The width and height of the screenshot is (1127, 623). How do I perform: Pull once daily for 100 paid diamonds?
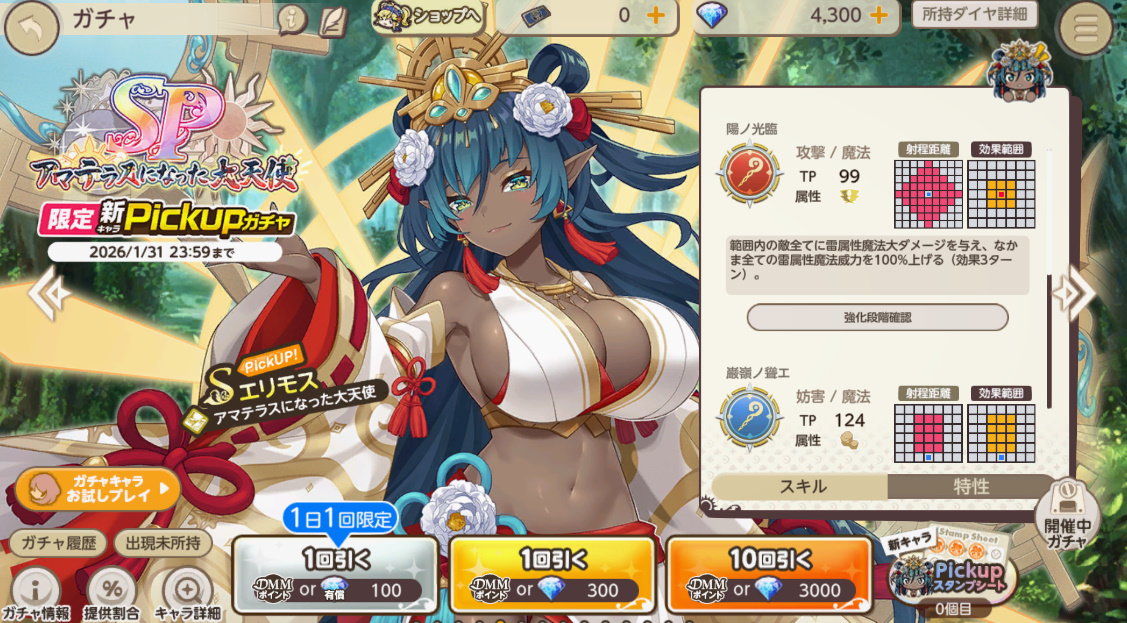point(335,575)
